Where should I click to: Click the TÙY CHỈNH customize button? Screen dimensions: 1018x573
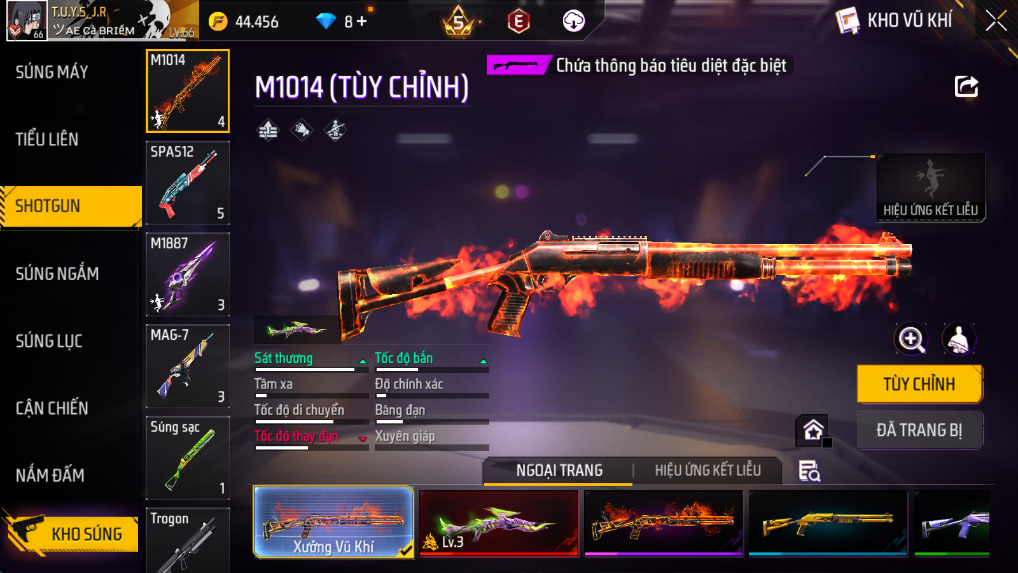[919, 384]
